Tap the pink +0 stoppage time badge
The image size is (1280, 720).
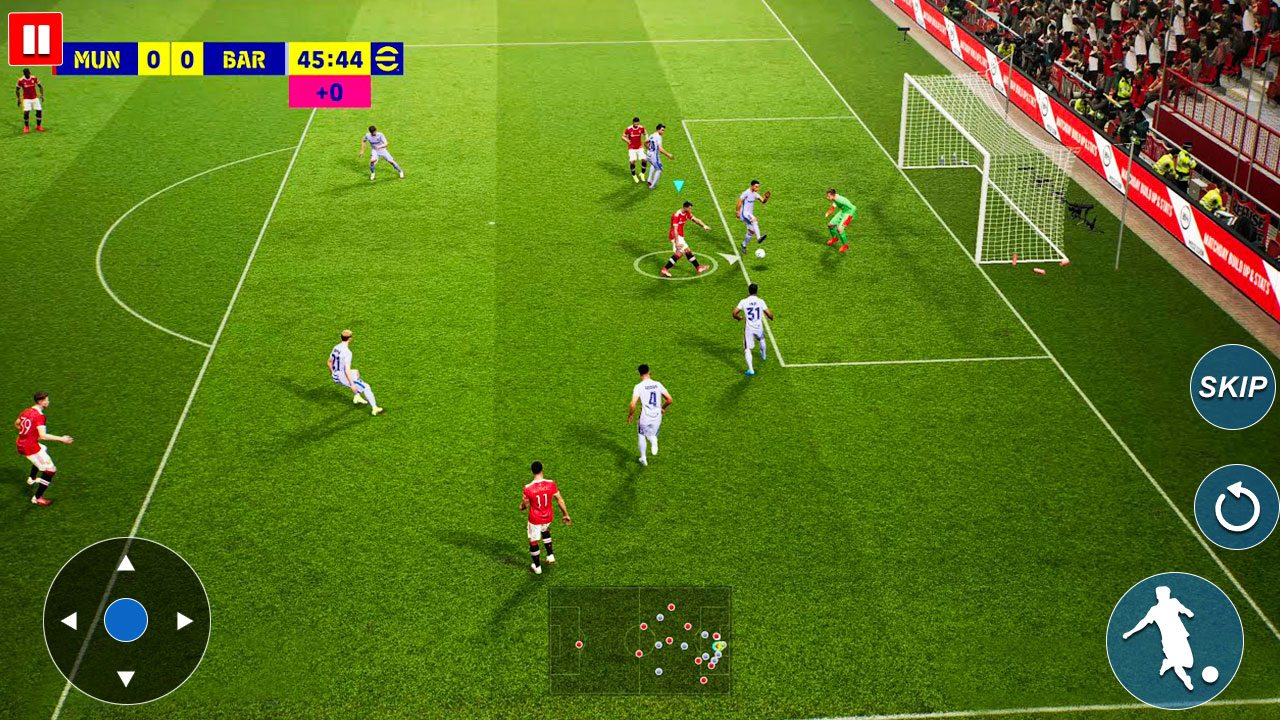(329, 91)
